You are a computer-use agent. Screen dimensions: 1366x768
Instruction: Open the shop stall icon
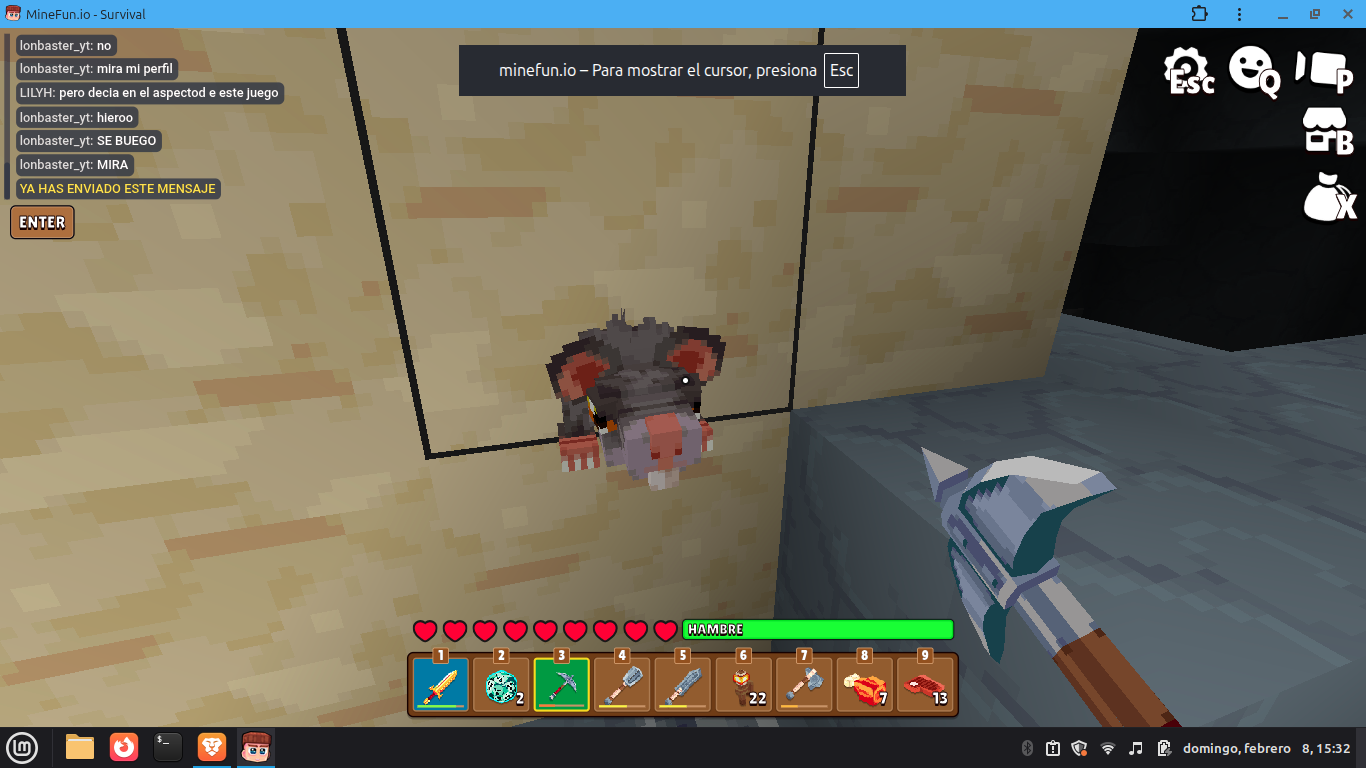1326,132
